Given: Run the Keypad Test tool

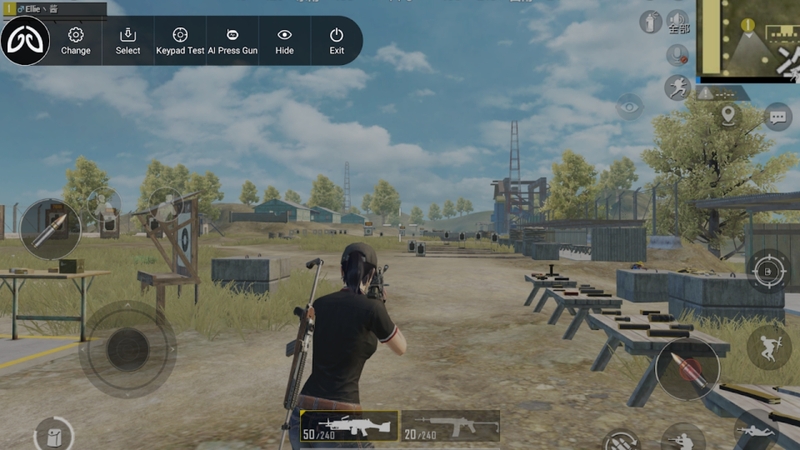Looking at the screenshot, I should [180, 41].
